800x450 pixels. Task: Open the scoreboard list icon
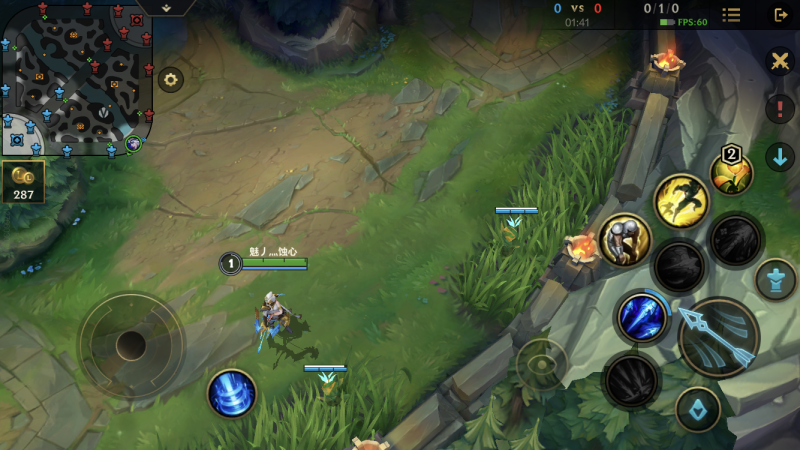[732, 15]
